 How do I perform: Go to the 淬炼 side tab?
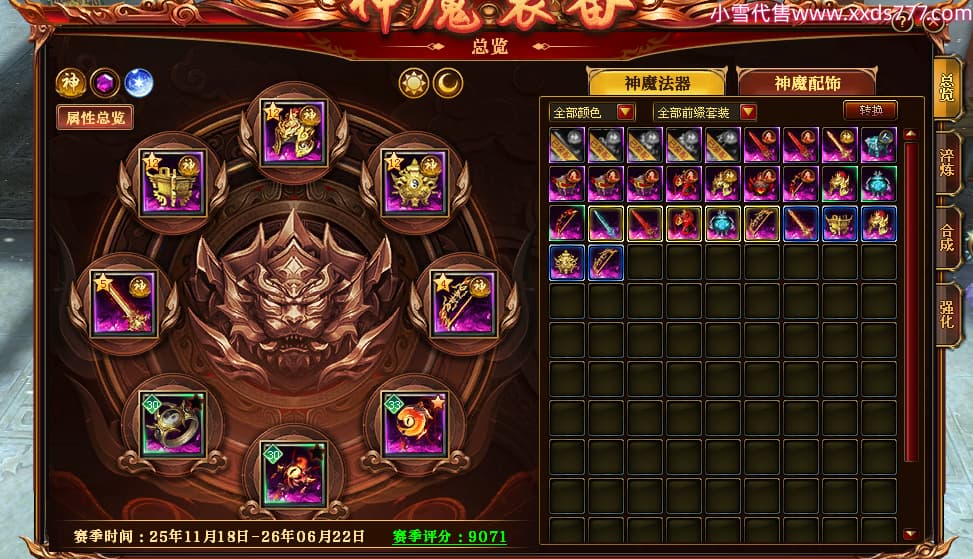[946, 165]
